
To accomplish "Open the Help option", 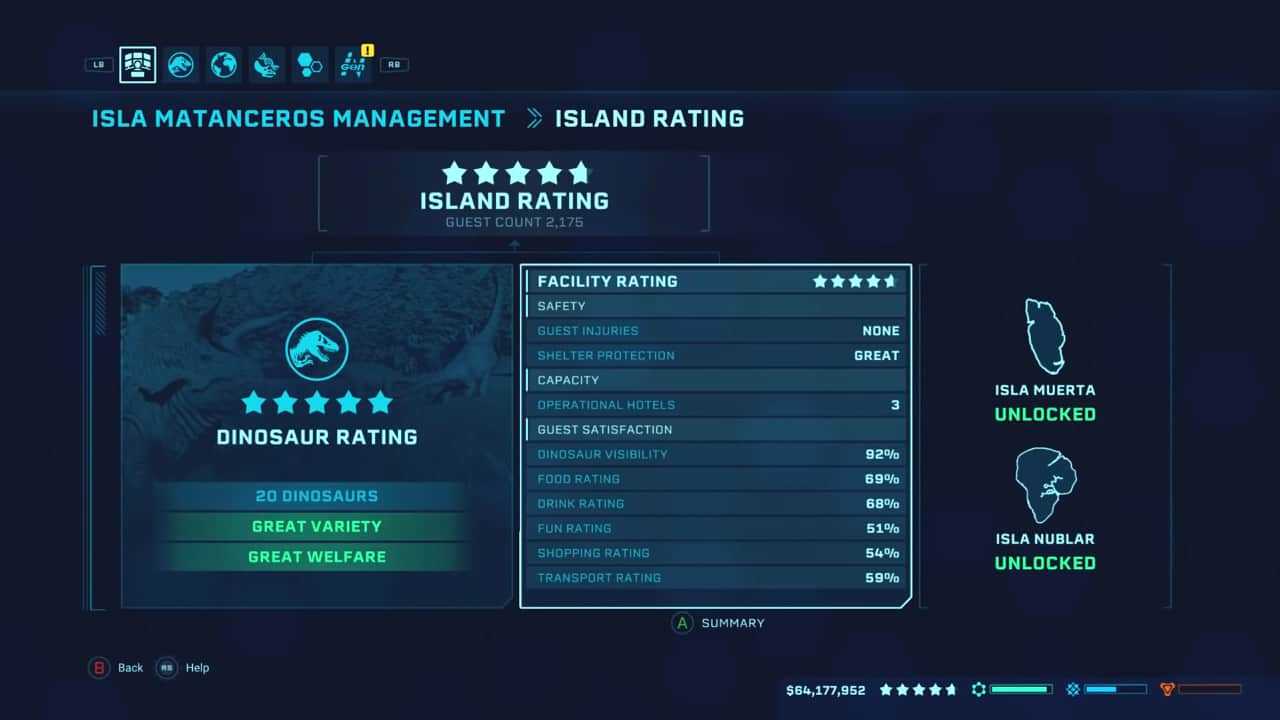I will 184,668.
